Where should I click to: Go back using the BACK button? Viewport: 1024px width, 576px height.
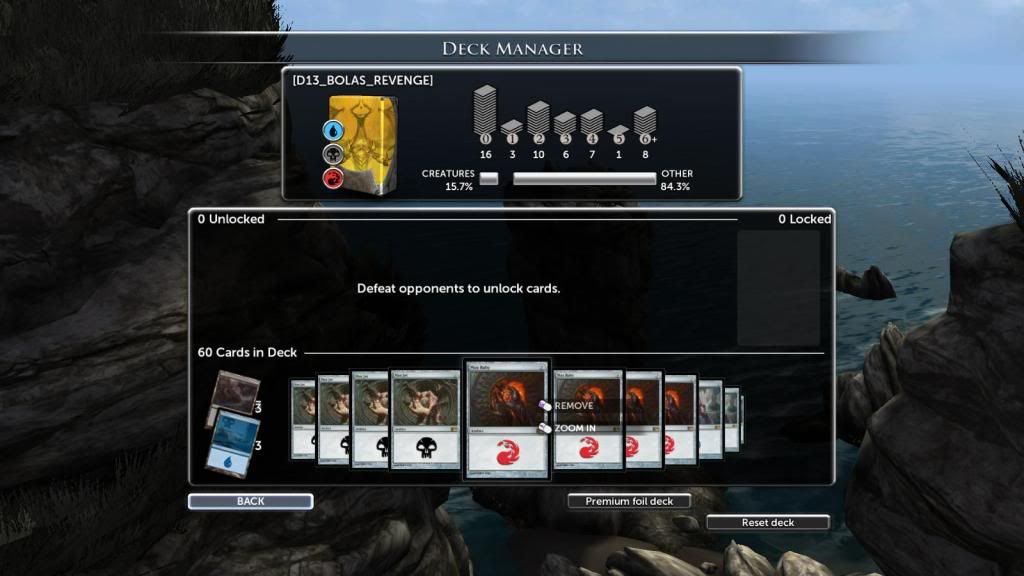[250, 501]
